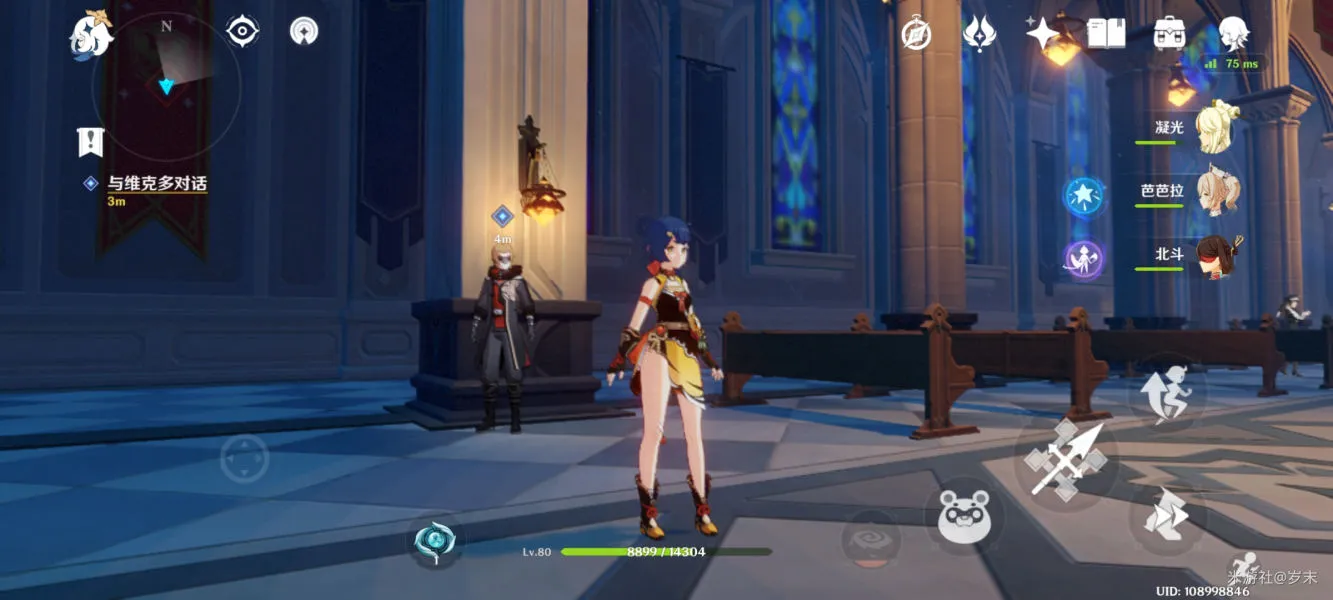Open the map from the minimap
This screenshot has width=1333, height=600.
pyautogui.click(x=166, y=87)
